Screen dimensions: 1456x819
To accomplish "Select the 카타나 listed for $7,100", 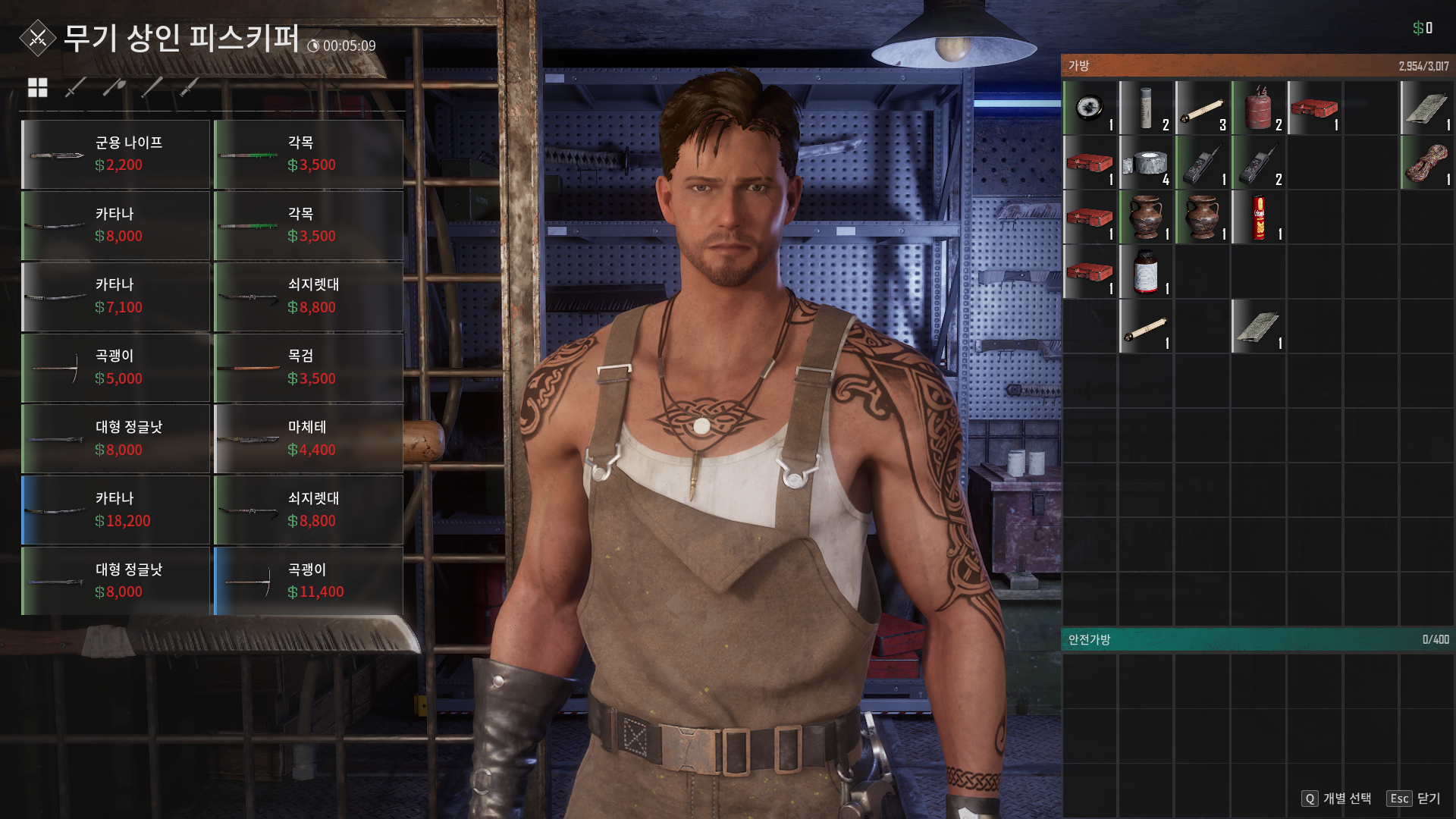I will click(x=116, y=297).
